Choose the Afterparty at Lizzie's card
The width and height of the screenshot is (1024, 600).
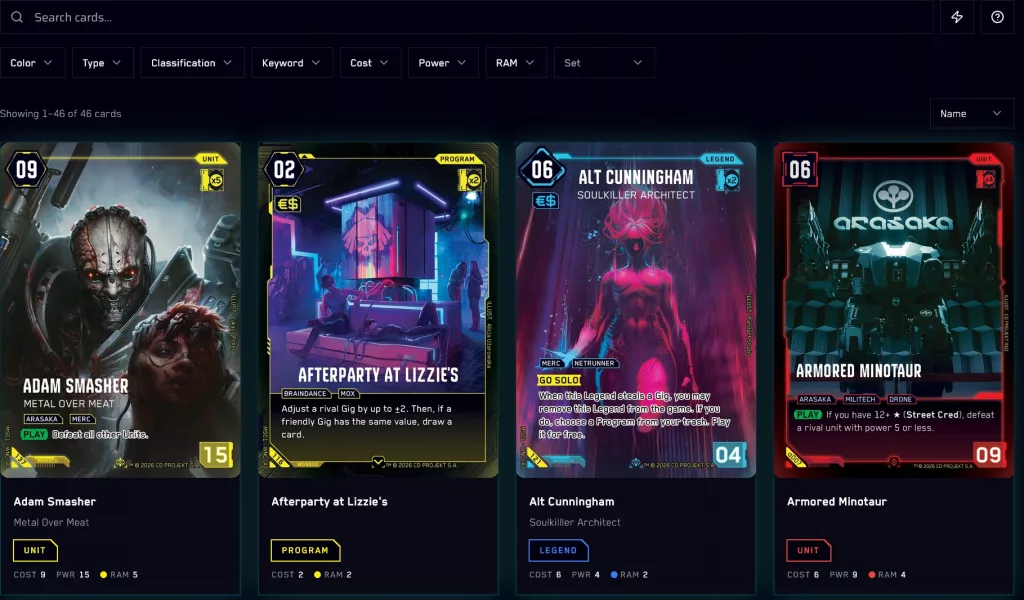pos(378,310)
